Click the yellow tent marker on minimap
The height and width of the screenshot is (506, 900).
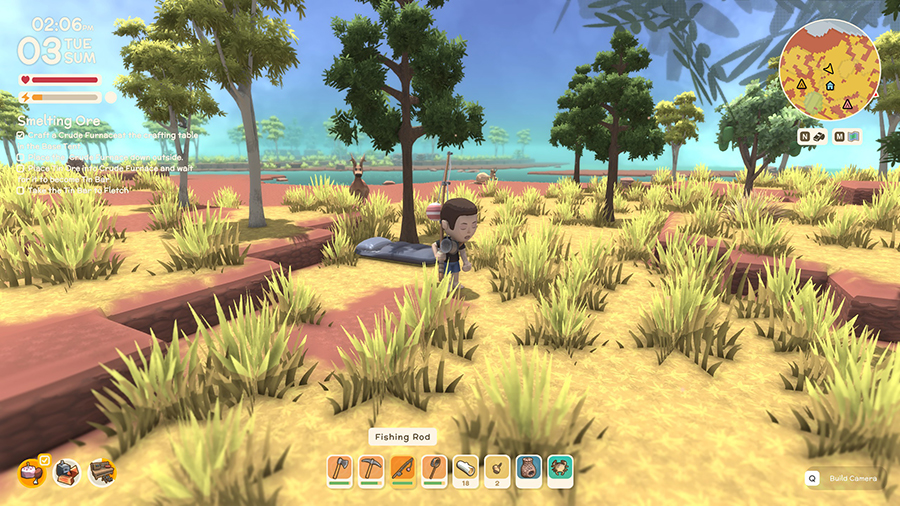(801, 84)
